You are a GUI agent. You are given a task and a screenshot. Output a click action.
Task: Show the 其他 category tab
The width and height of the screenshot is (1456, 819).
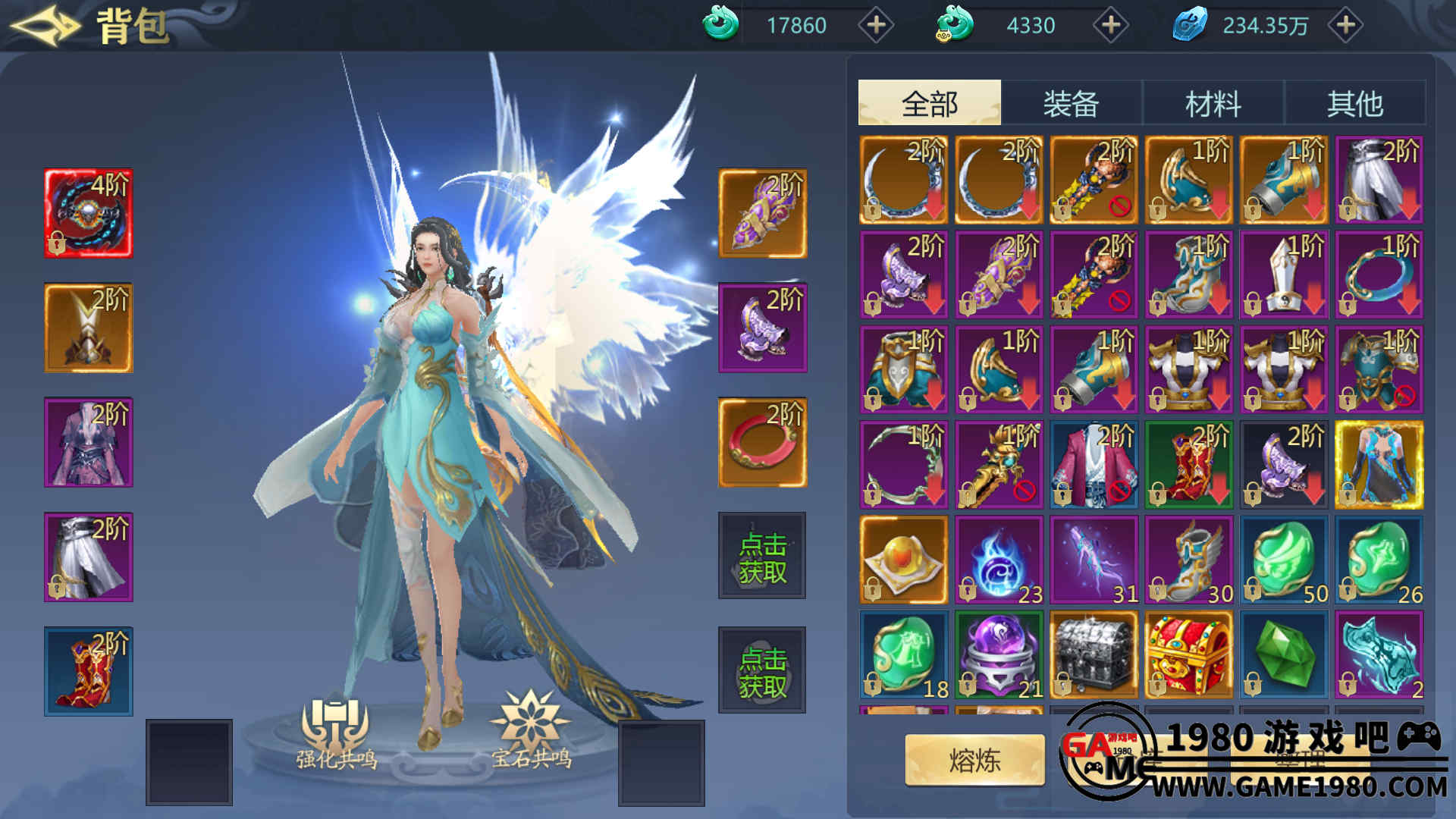(1354, 103)
